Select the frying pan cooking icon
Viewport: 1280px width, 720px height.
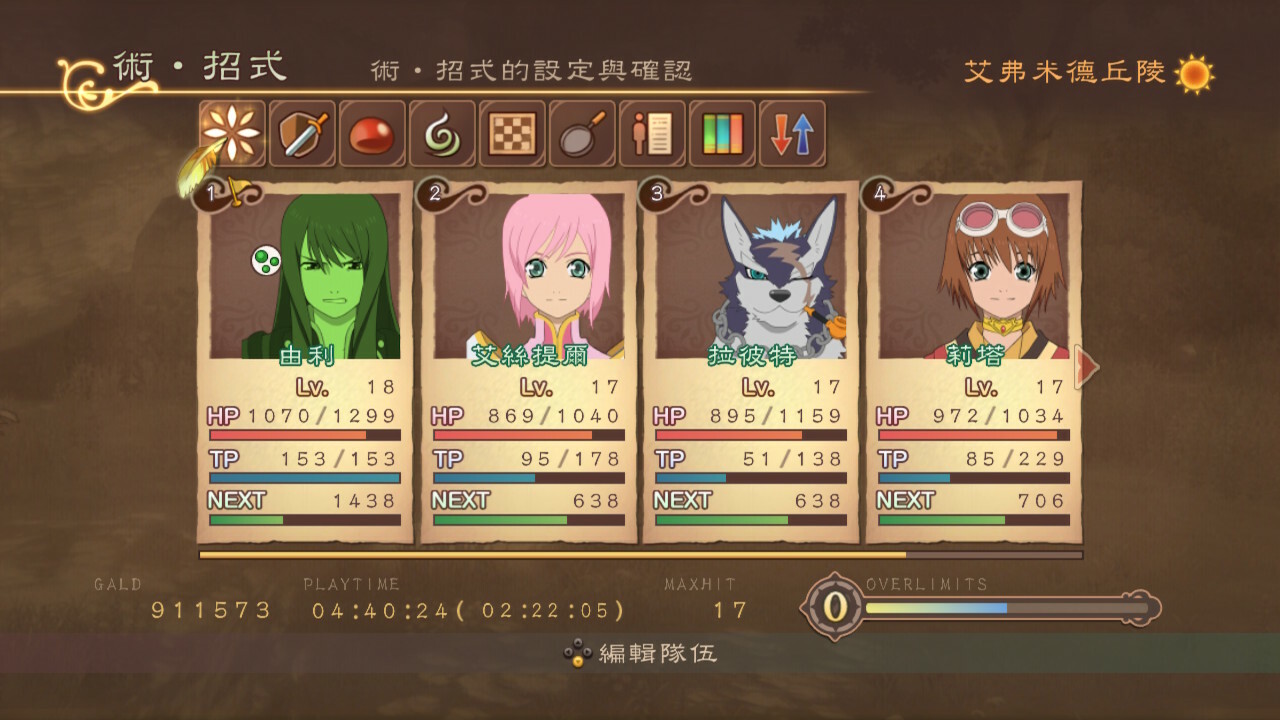pos(582,133)
